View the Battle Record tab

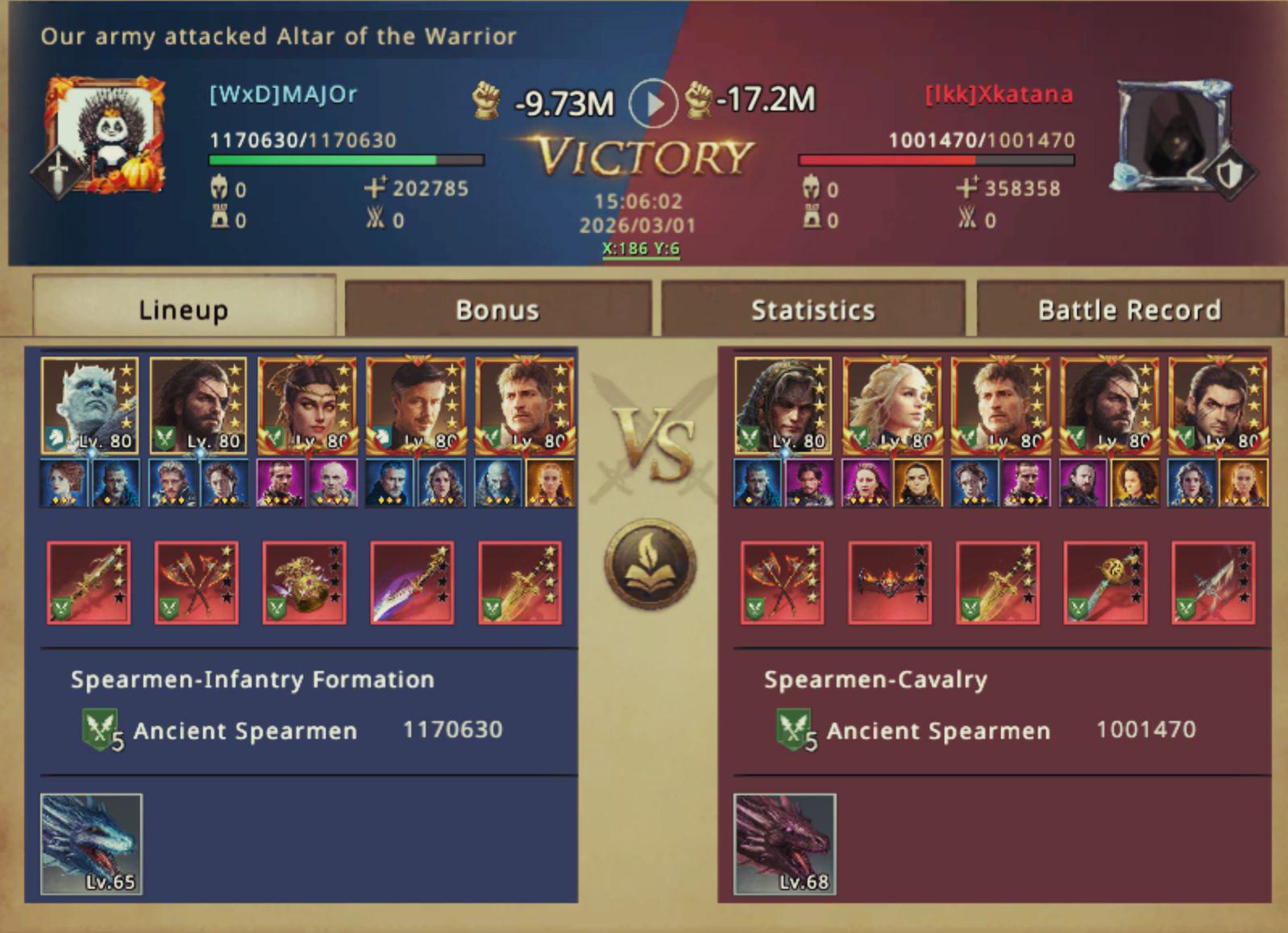tap(1129, 309)
